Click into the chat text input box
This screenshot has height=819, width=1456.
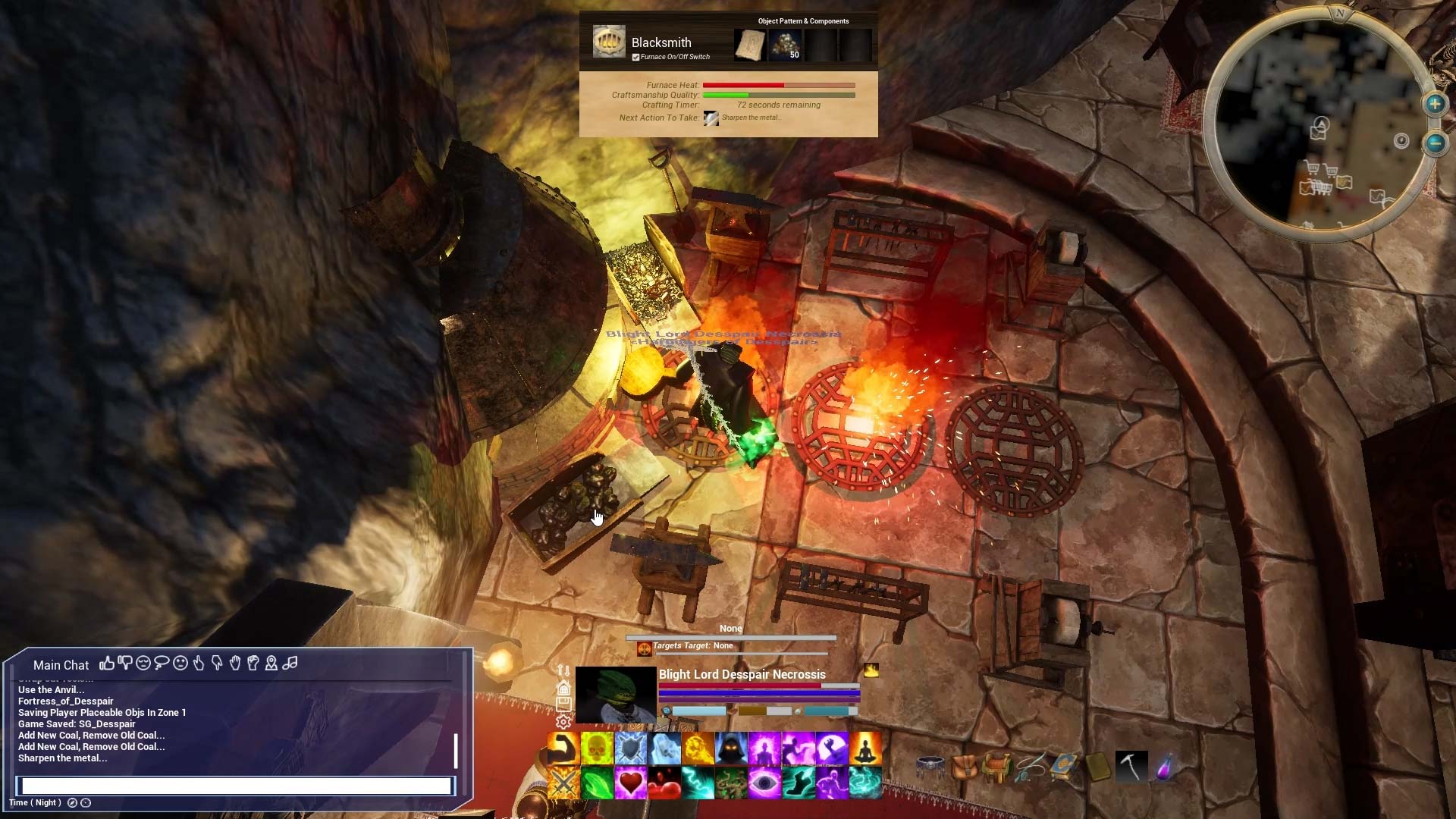(235, 786)
